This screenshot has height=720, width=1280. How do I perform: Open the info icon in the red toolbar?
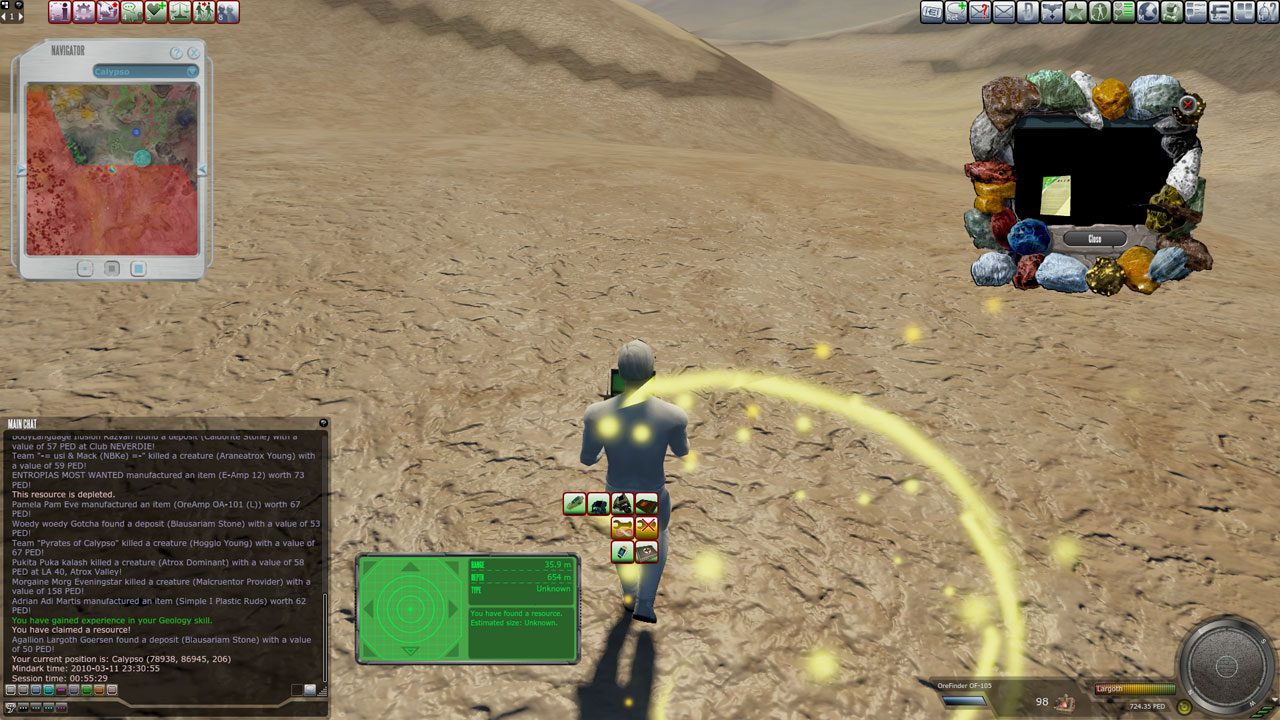[x=60, y=12]
